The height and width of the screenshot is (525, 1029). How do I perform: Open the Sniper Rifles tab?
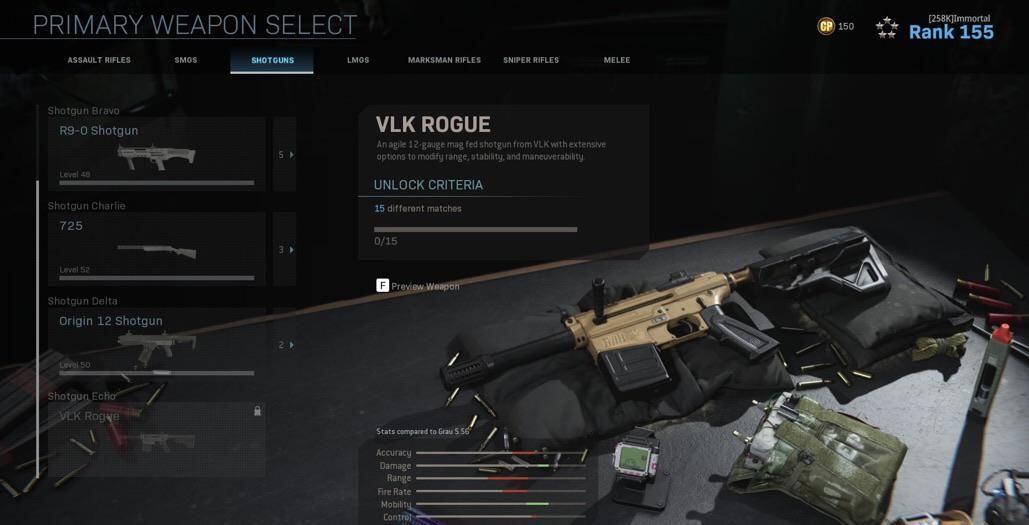tap(531, 60)
